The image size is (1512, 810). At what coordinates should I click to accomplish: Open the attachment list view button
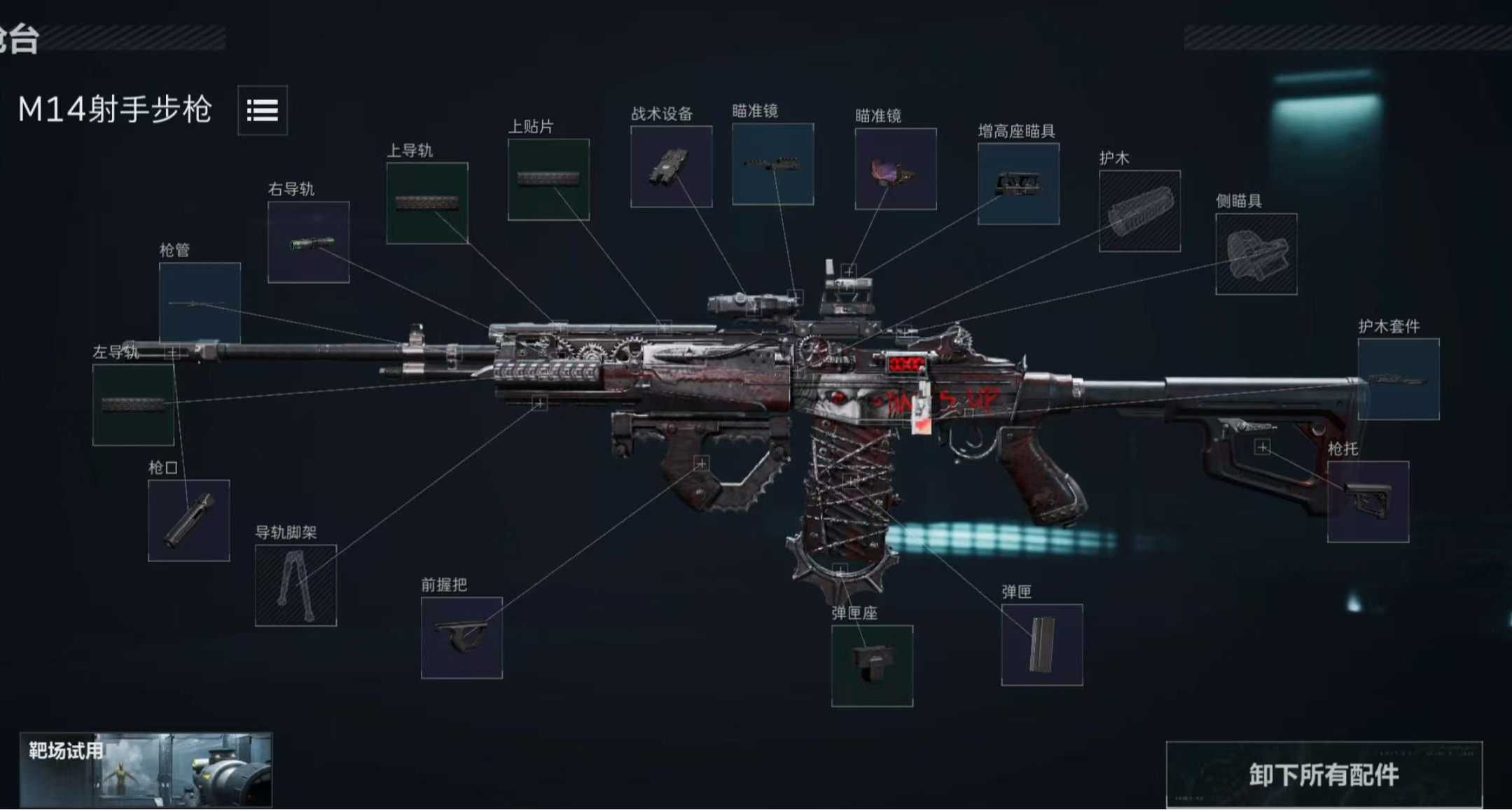tap(262, 110)
